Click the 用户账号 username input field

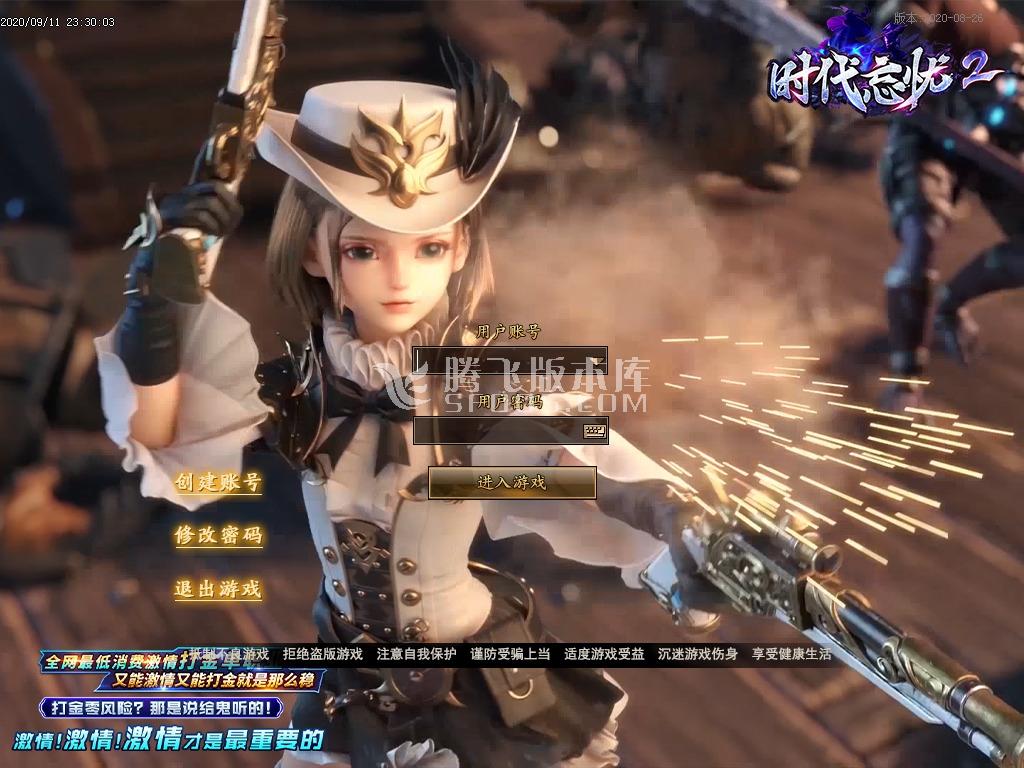[509, 359]
